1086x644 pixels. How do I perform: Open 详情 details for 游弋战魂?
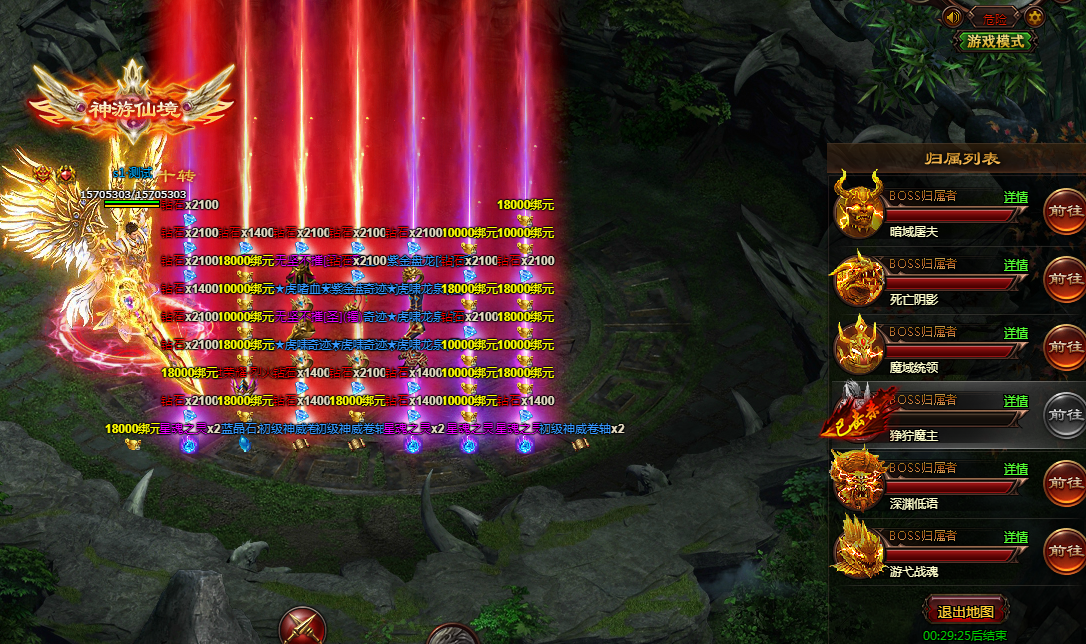pyautogui.click(x=1016, y=537)
